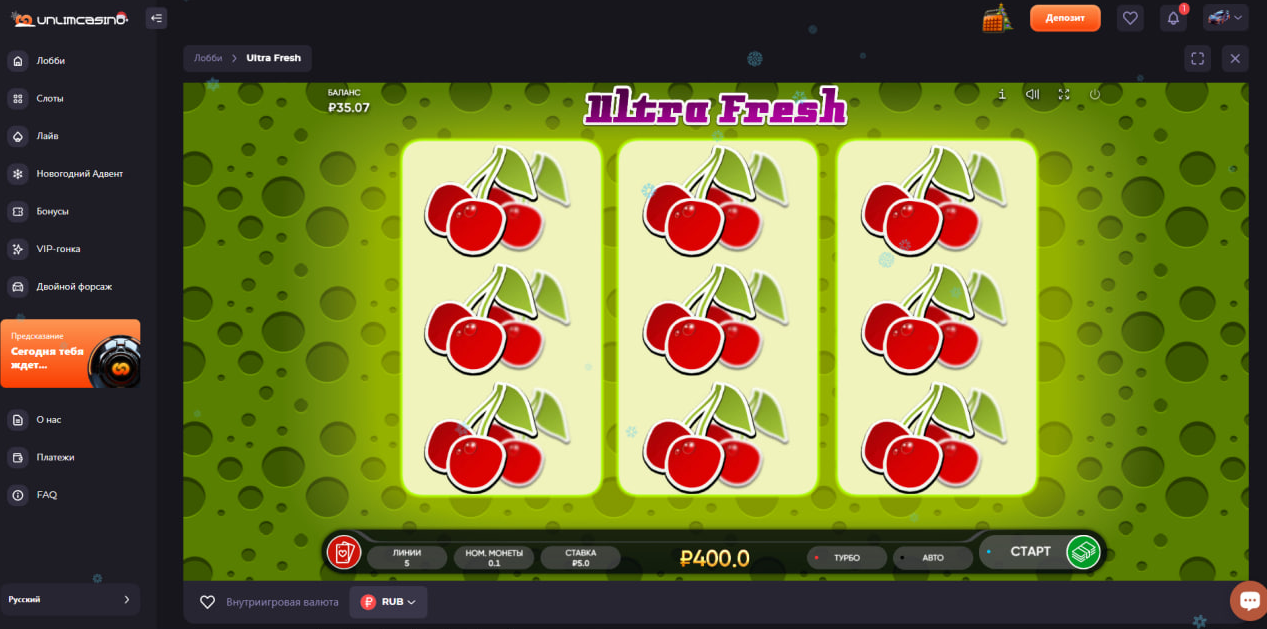Open the red card gamble button
Viewport: 1267px width, 629px height.
click(343, 552)
